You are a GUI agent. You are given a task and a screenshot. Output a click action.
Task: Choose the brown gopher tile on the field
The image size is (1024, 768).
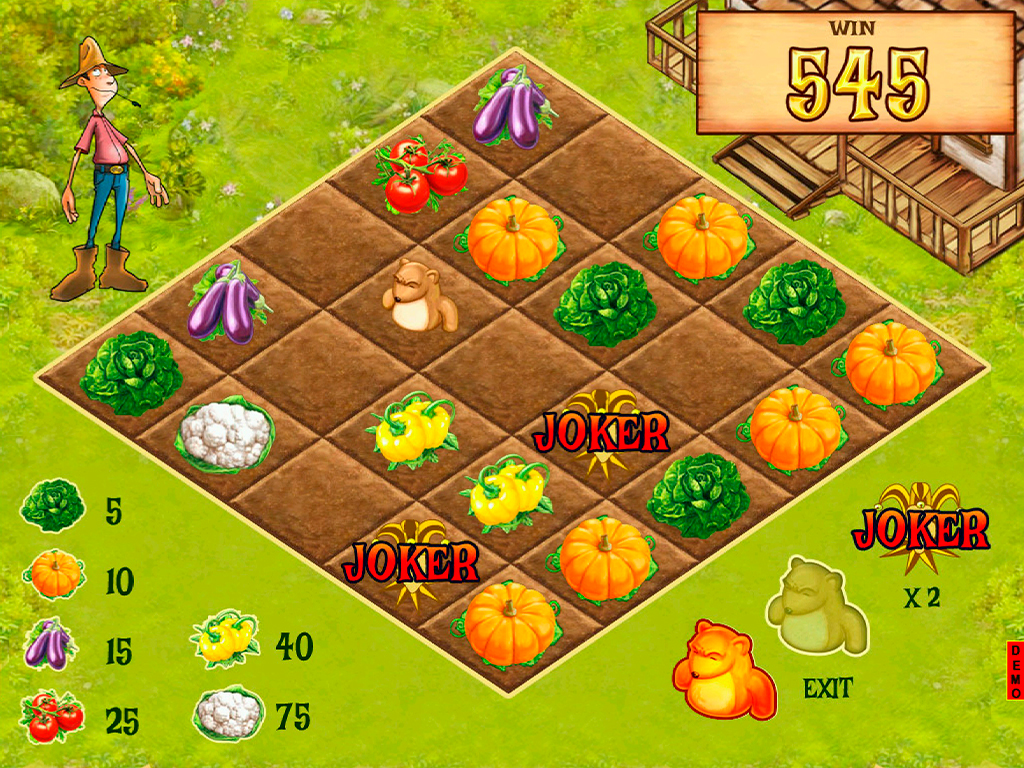[420, 295]
